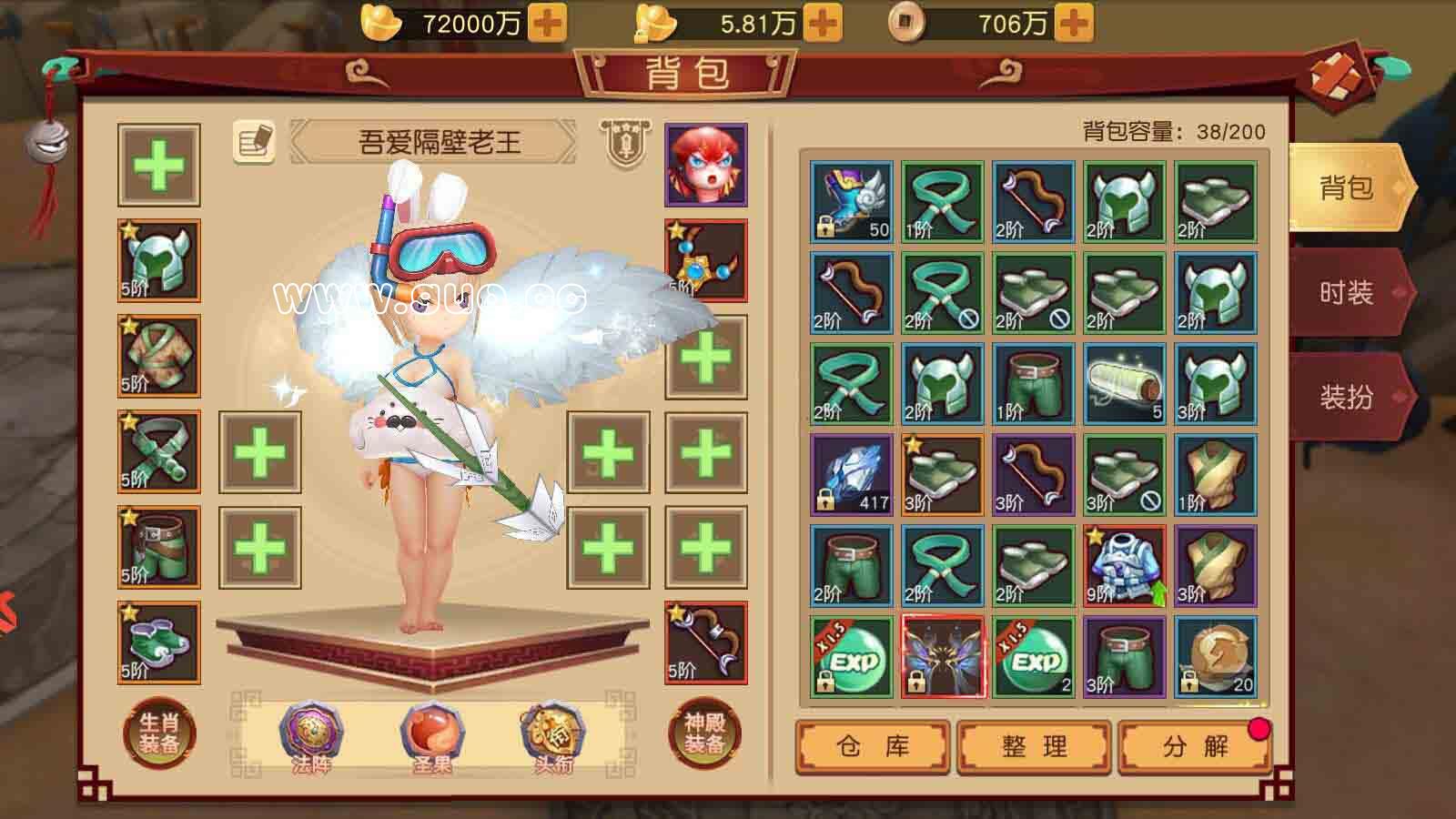Open the 头衔 title menu
Screen dimensions: 1456x819
tap(552, 735)
